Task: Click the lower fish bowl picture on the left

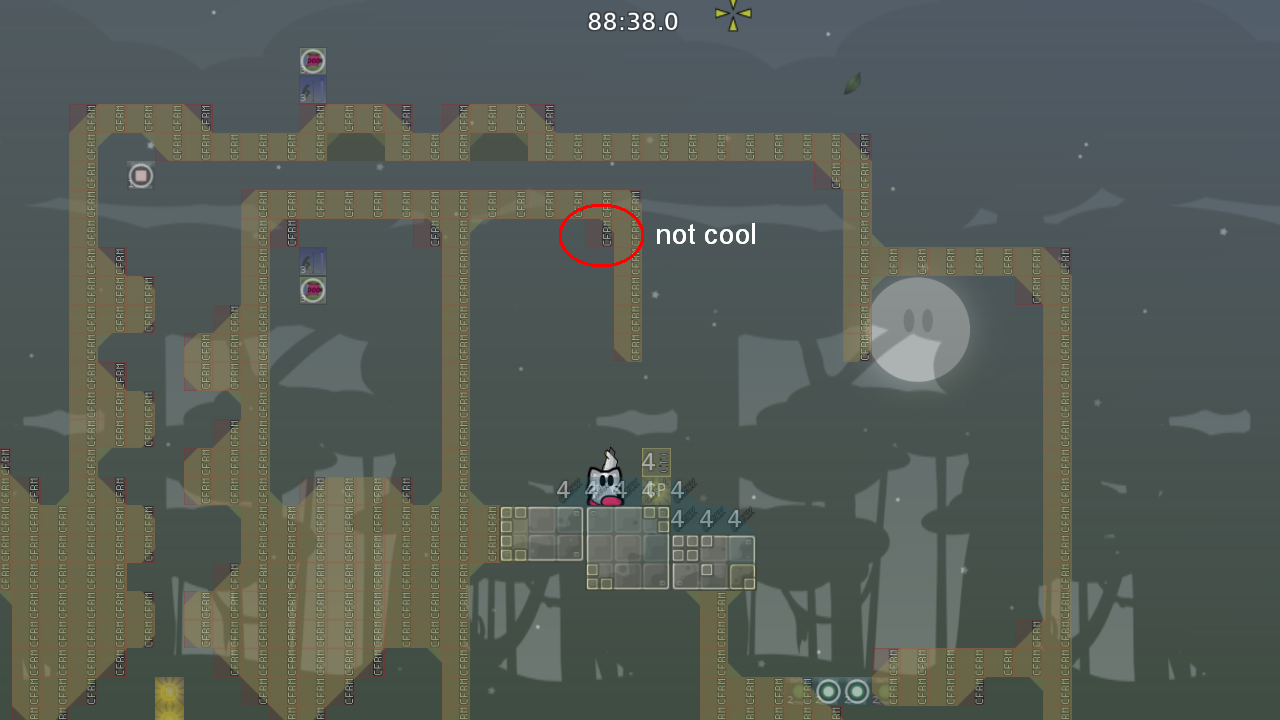Action: tap(311, 290)
